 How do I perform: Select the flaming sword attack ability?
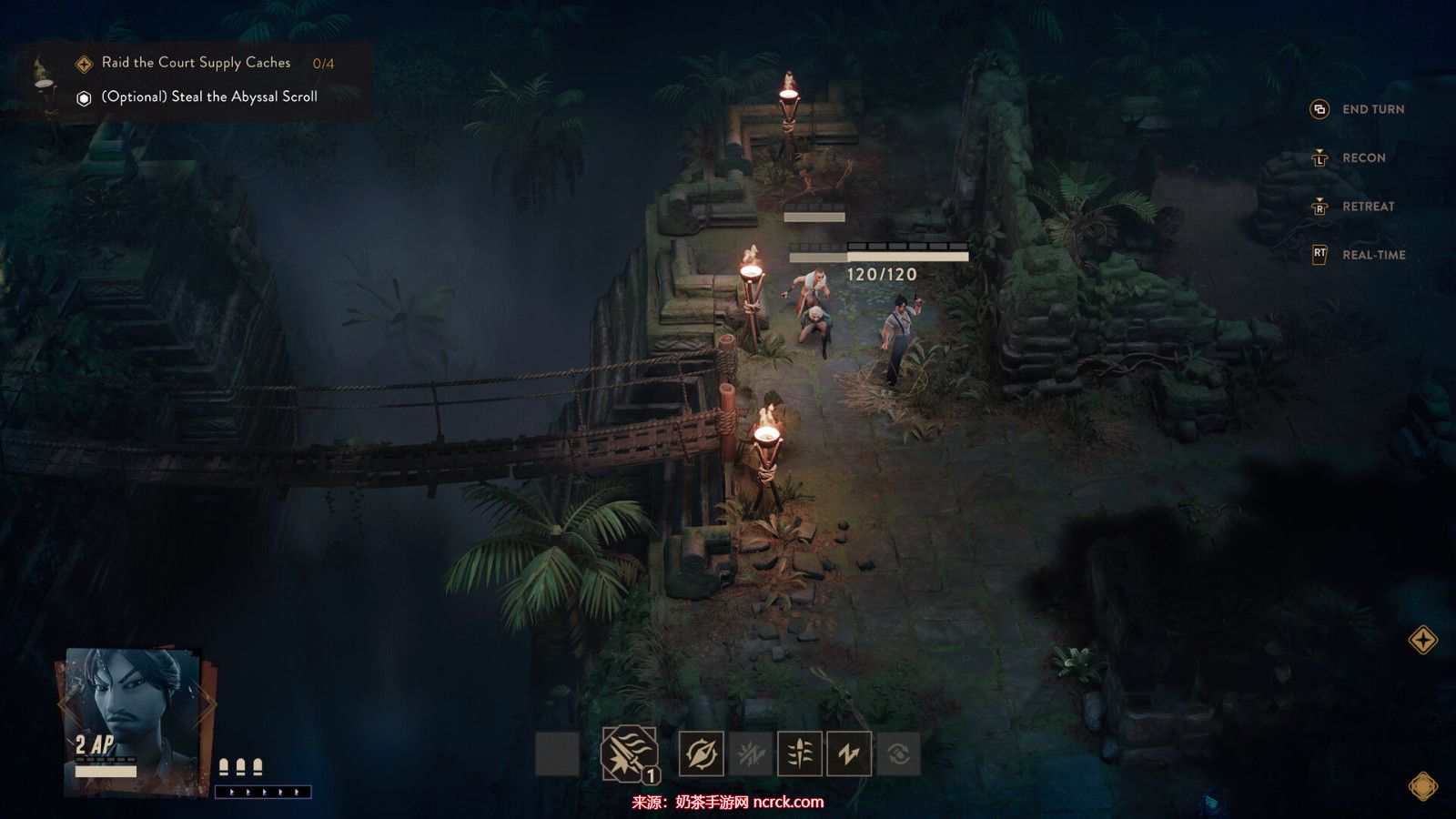click(629, 753)
